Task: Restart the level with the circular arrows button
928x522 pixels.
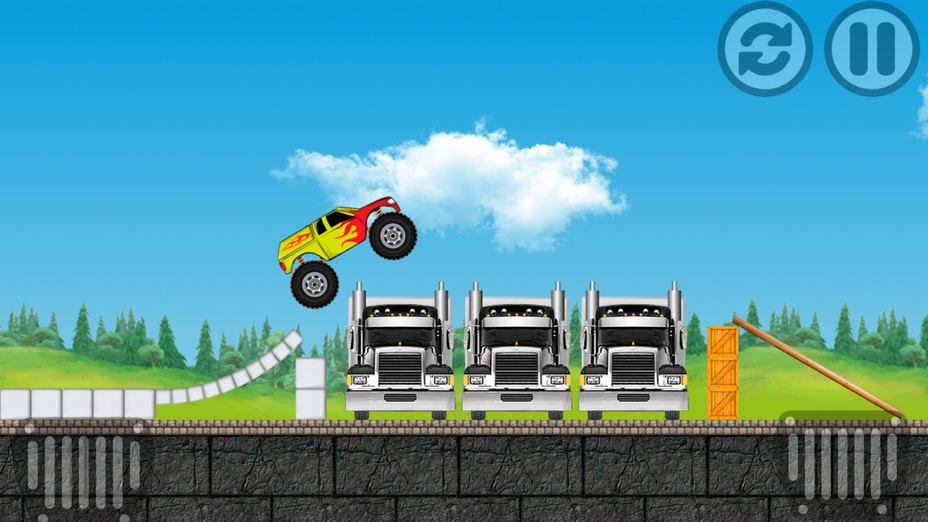Action: 765,48
